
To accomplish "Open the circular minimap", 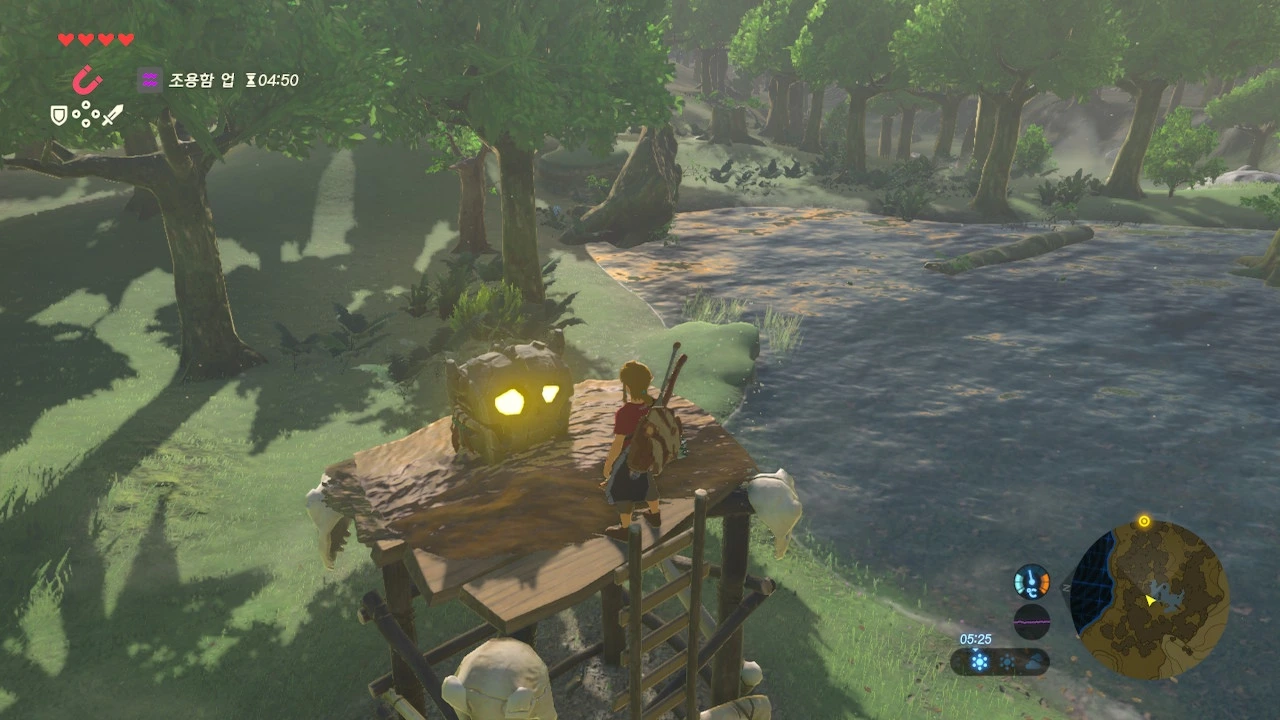I will coord(1149,600).
